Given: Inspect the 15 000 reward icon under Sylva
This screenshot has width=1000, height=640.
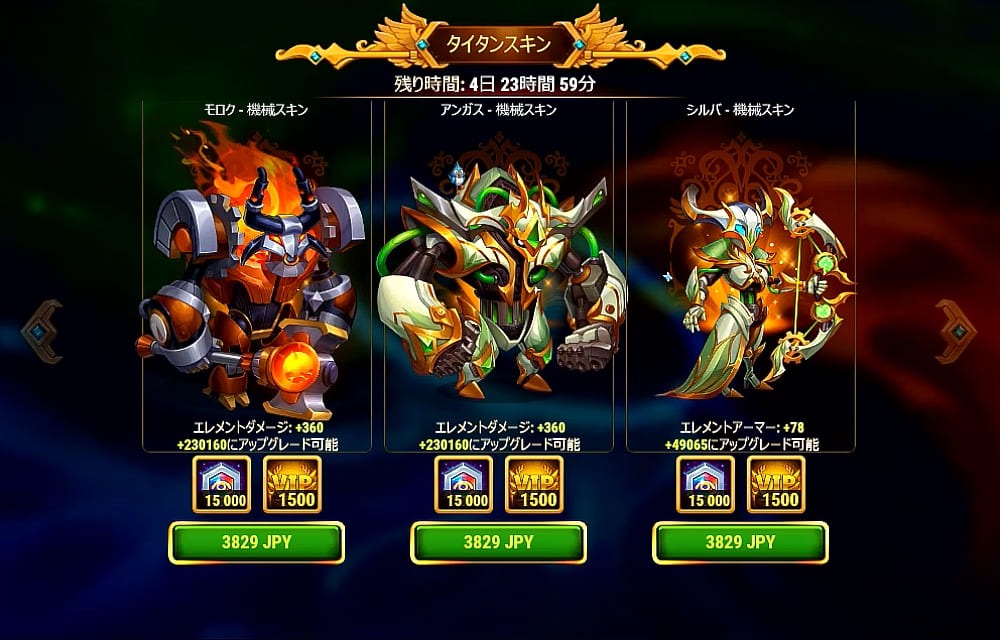Looking at the screenshot, I should (706, 484).
